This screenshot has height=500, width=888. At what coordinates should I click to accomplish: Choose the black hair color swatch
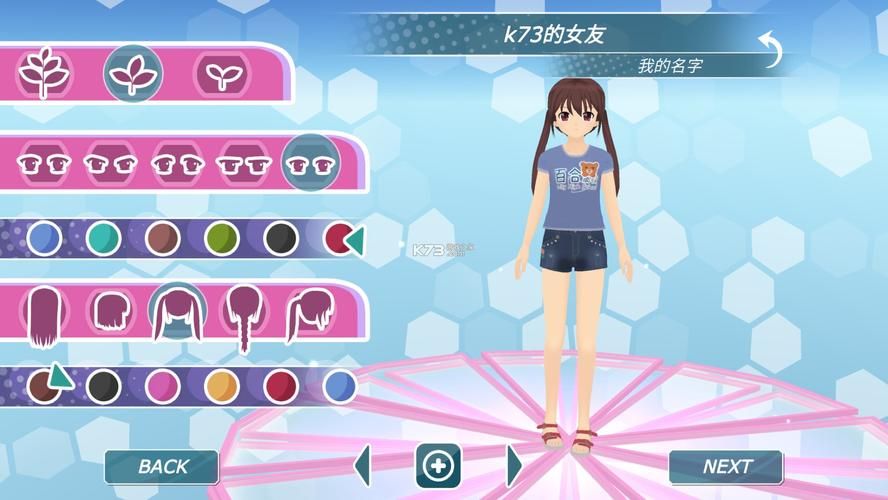[x=103, y=385]
